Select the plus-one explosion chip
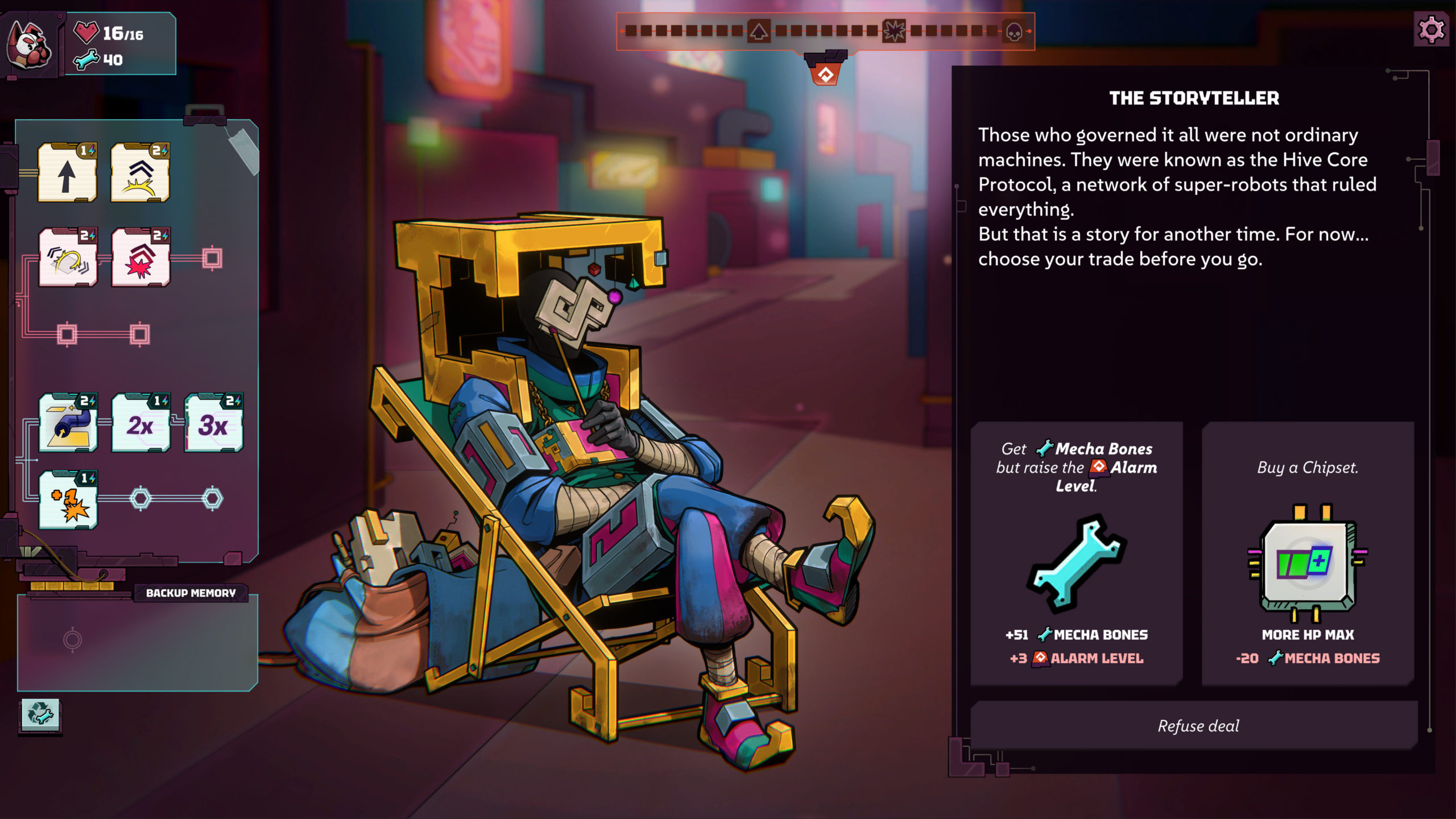 tap(68, 501)
